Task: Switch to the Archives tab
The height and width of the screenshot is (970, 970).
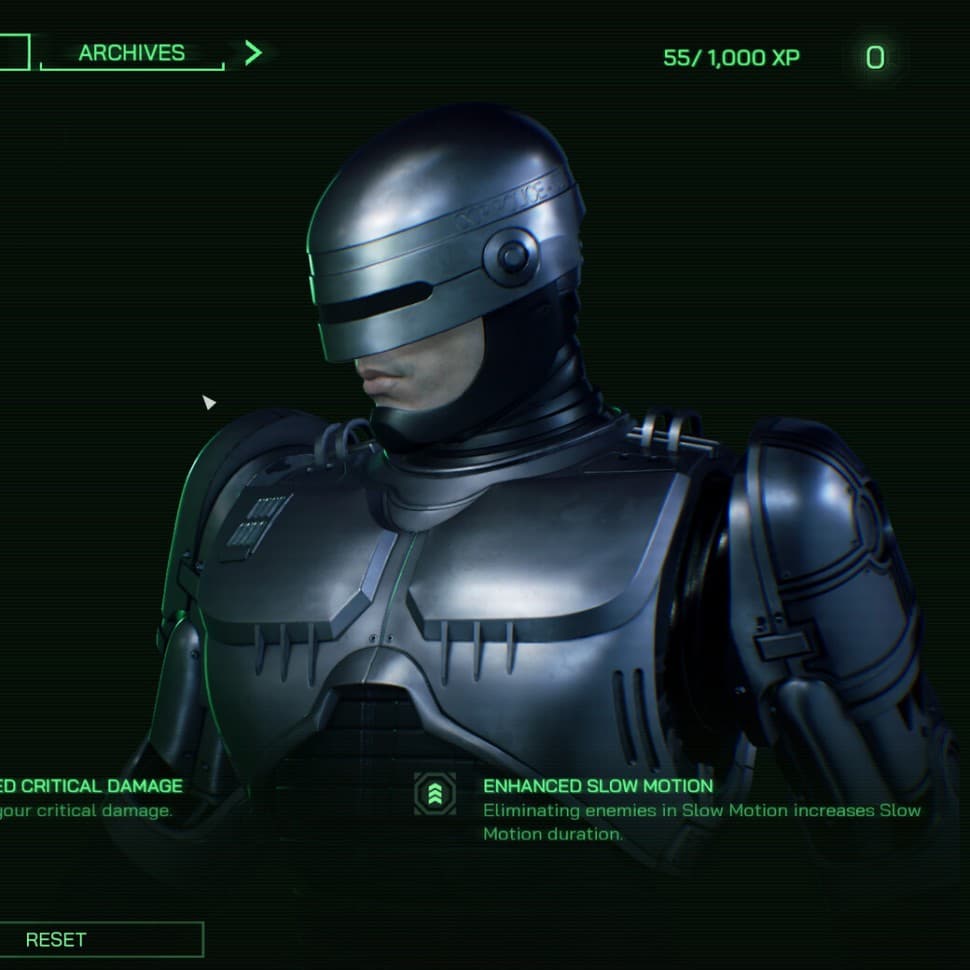Action: (131, 53)
